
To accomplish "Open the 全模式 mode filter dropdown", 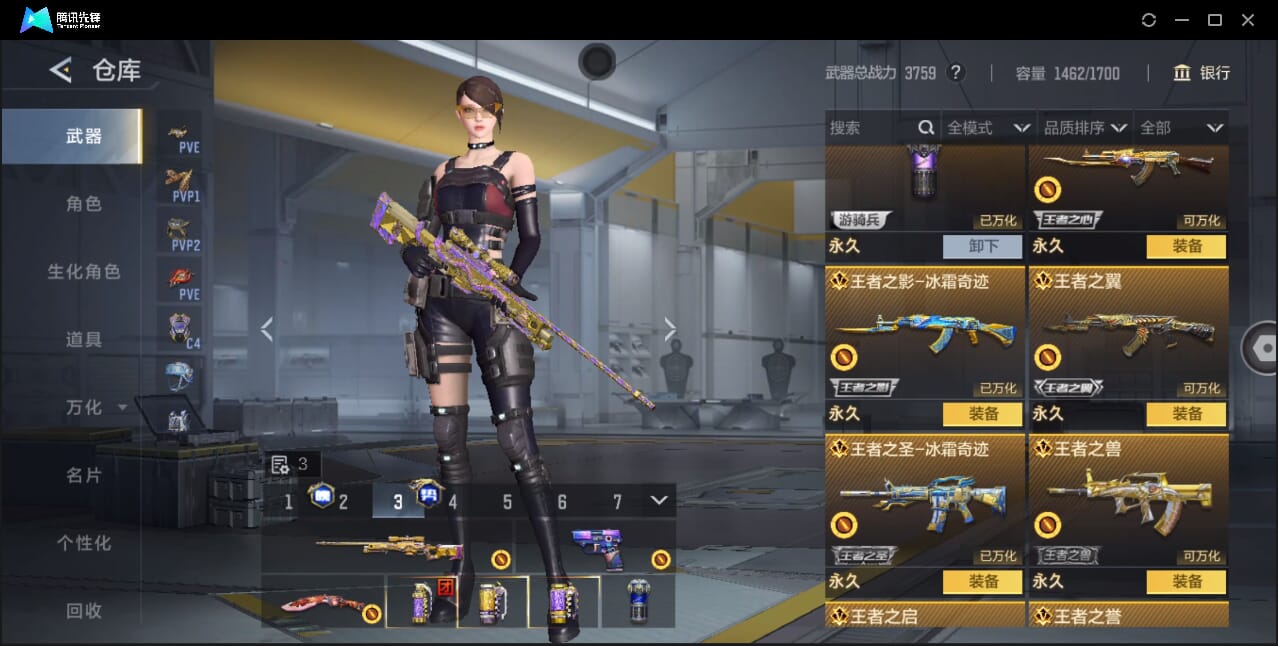I will point(988,128).
